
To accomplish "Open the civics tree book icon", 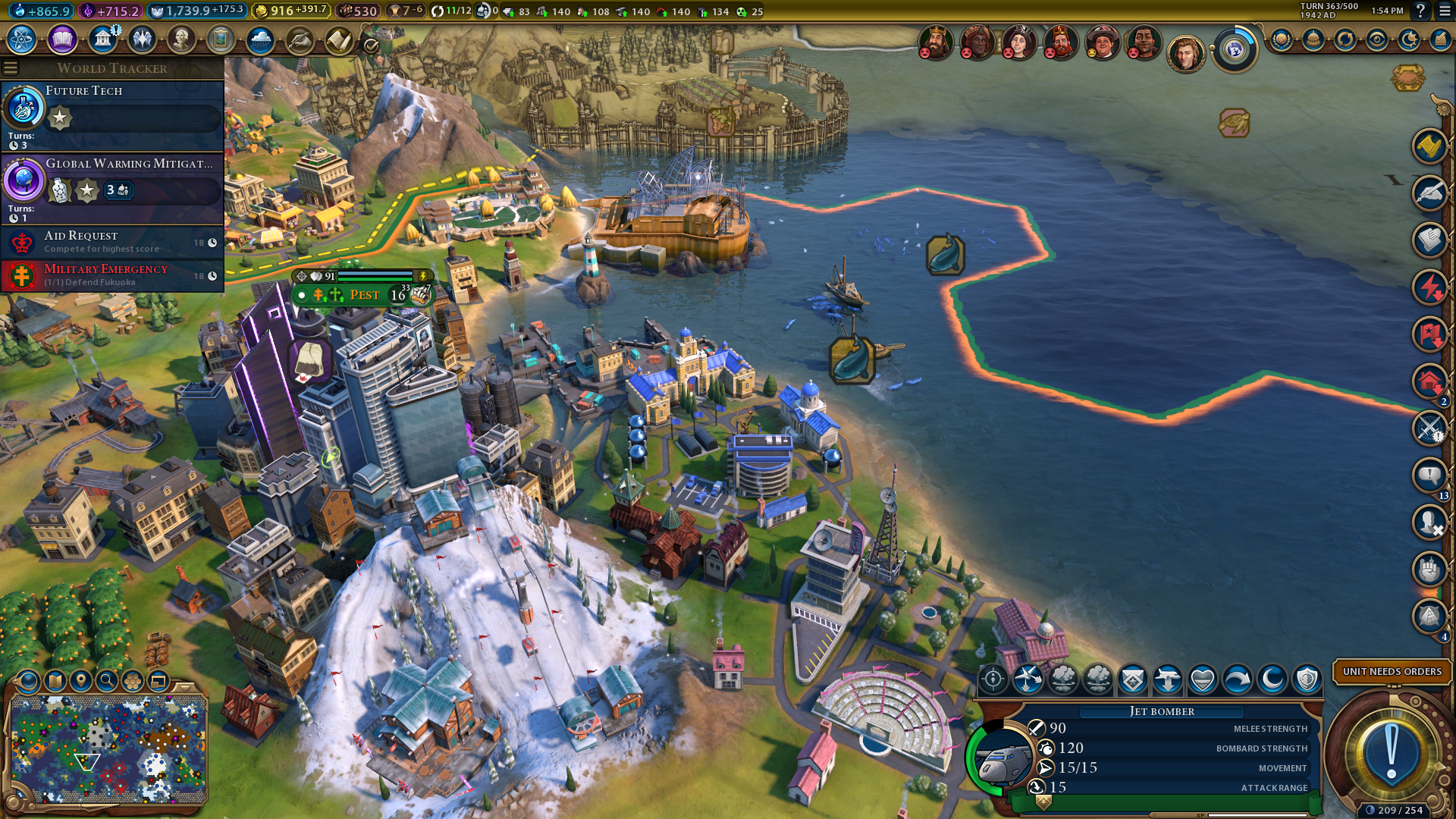I will 62,39.
